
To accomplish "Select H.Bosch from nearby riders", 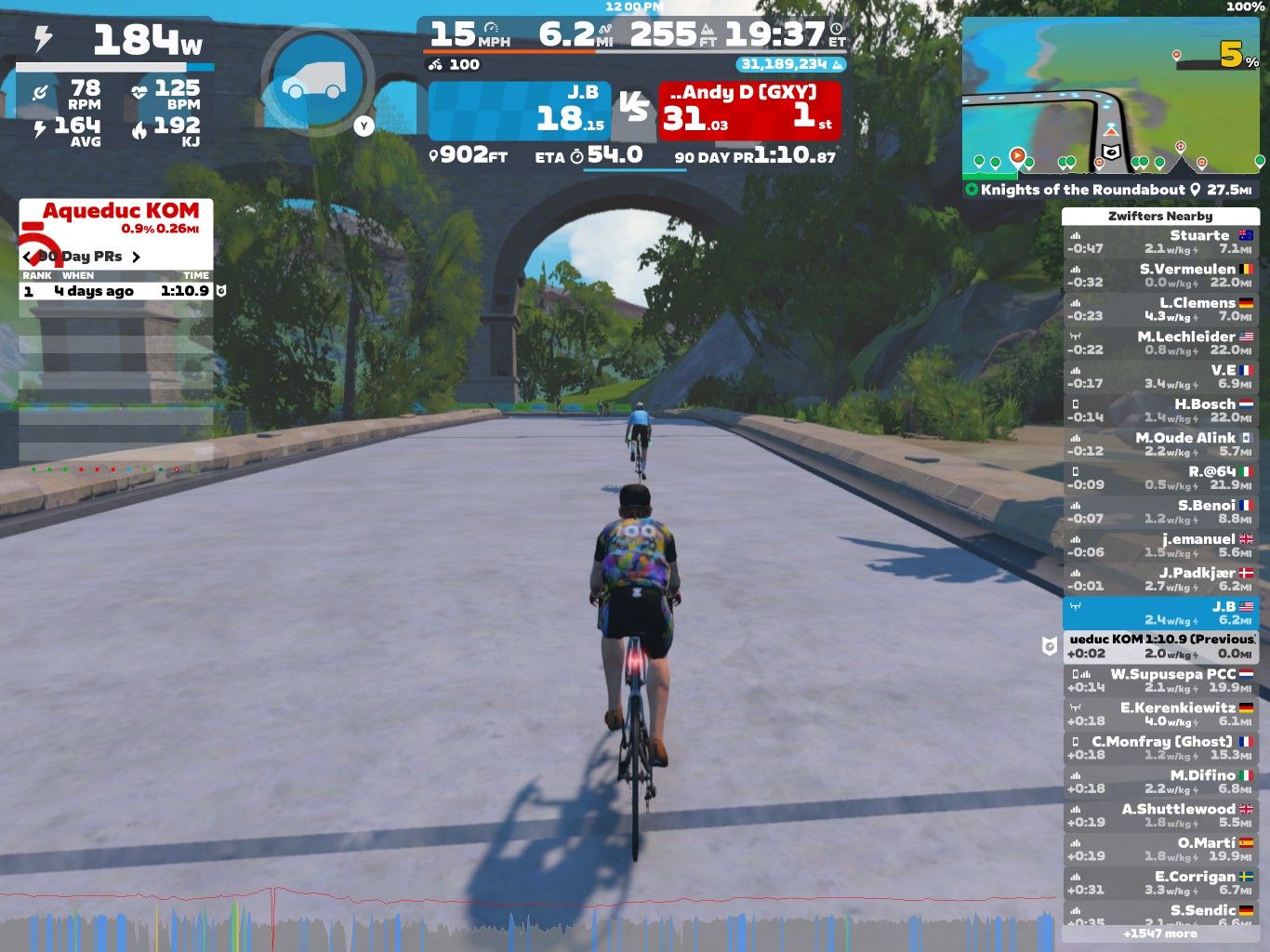I will pos(1160,411).
